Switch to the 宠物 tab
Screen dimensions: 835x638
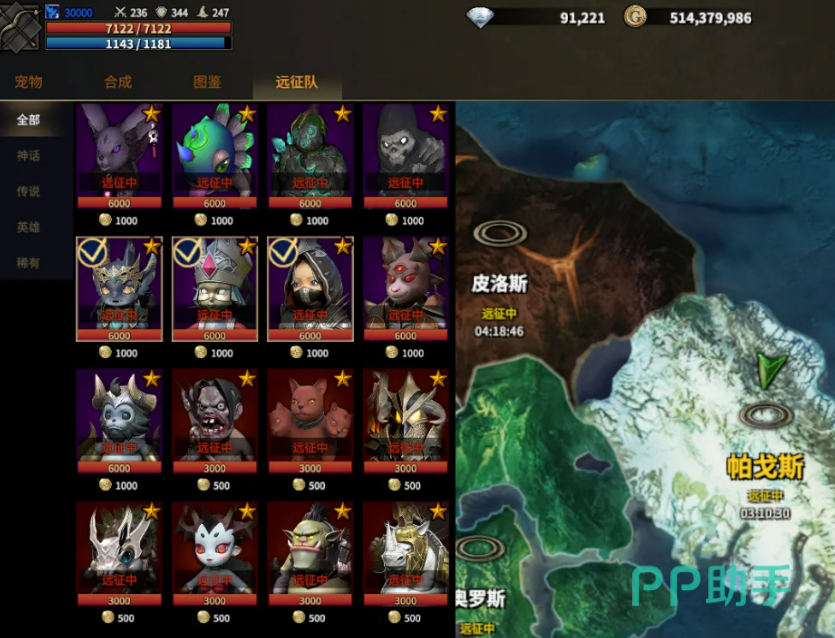(28, 82)
